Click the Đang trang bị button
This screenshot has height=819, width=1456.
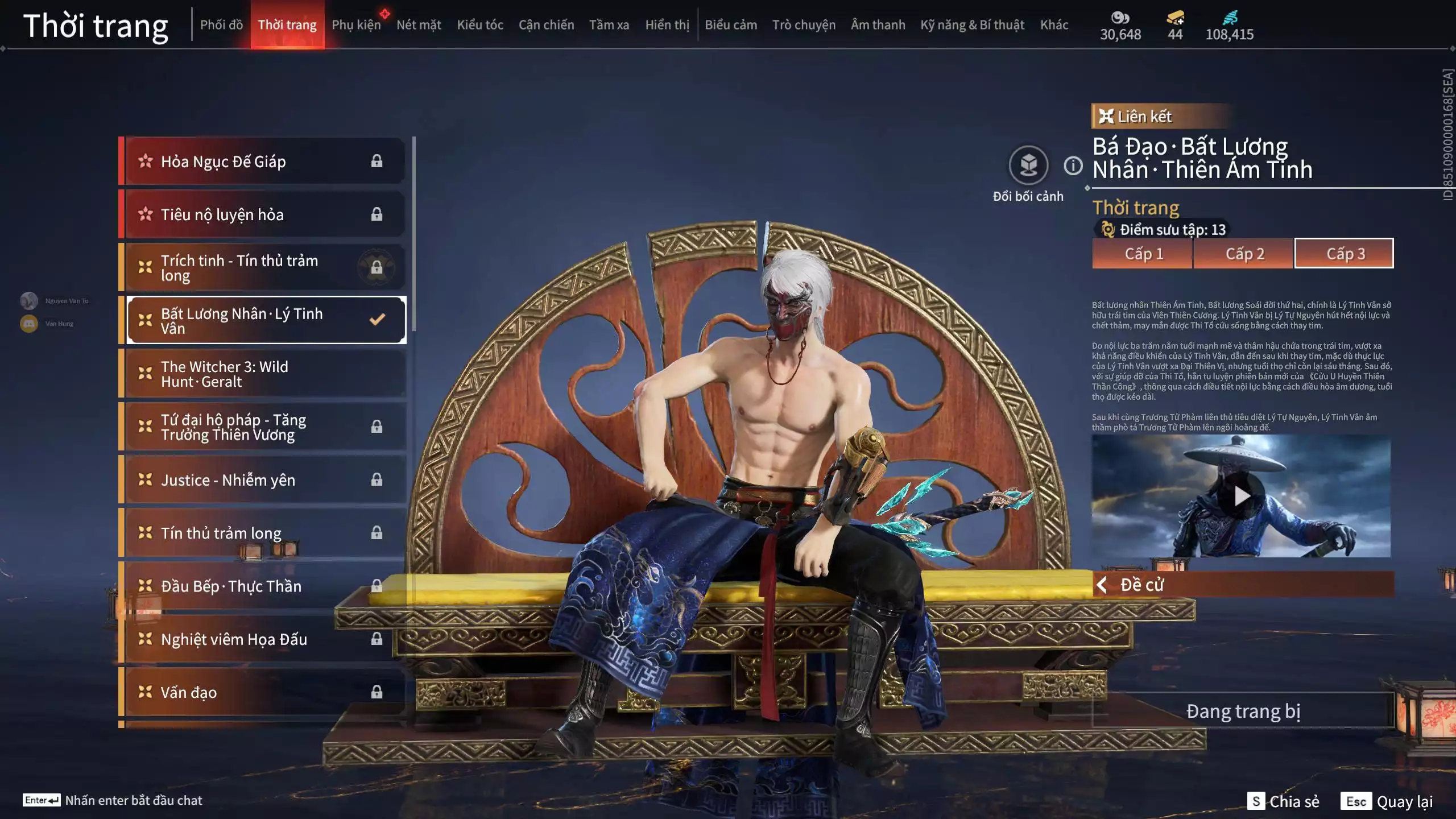(x=1243, y=711)
